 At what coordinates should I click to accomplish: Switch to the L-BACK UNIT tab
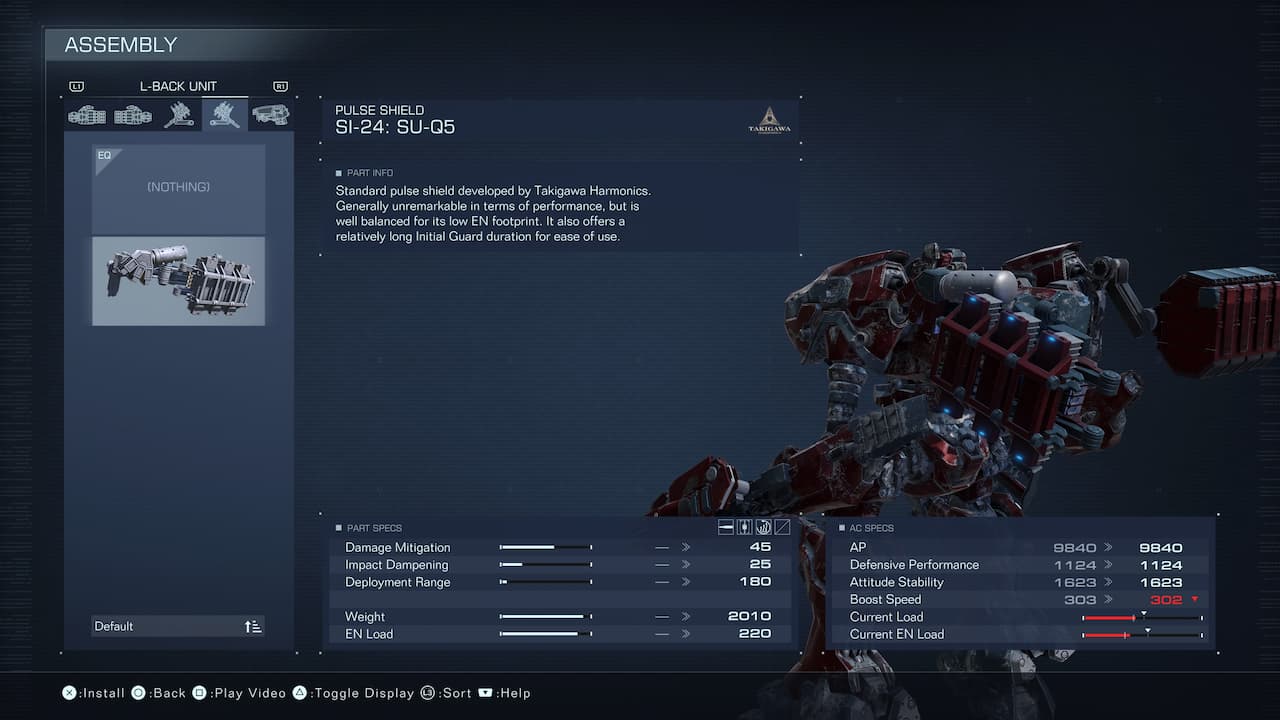180,86
